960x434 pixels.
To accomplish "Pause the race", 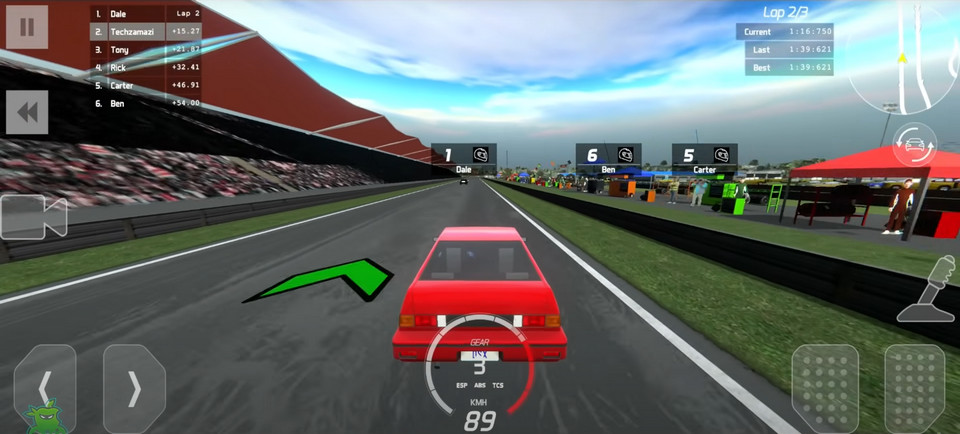I will (27, 27).
